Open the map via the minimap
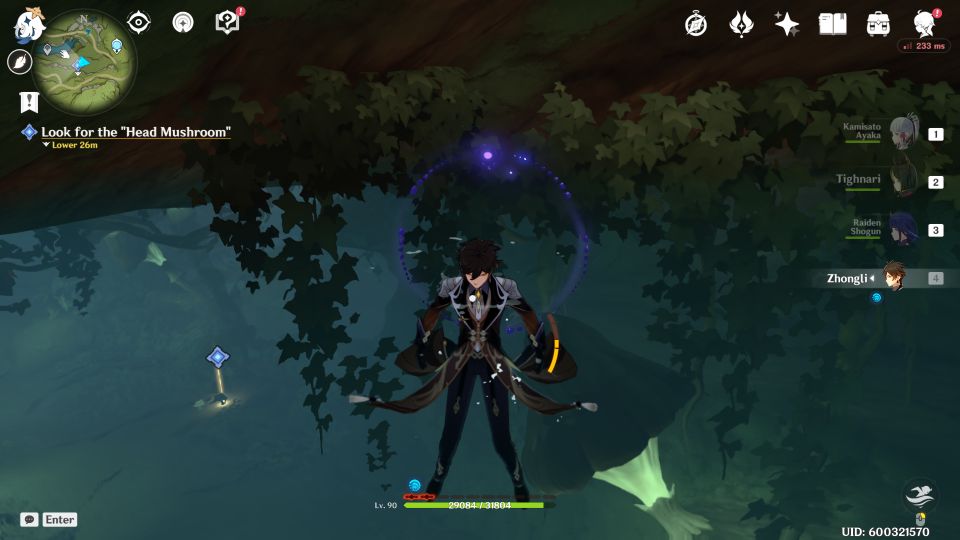The height and width of the screenshot is (540, 960). [84, 62]
